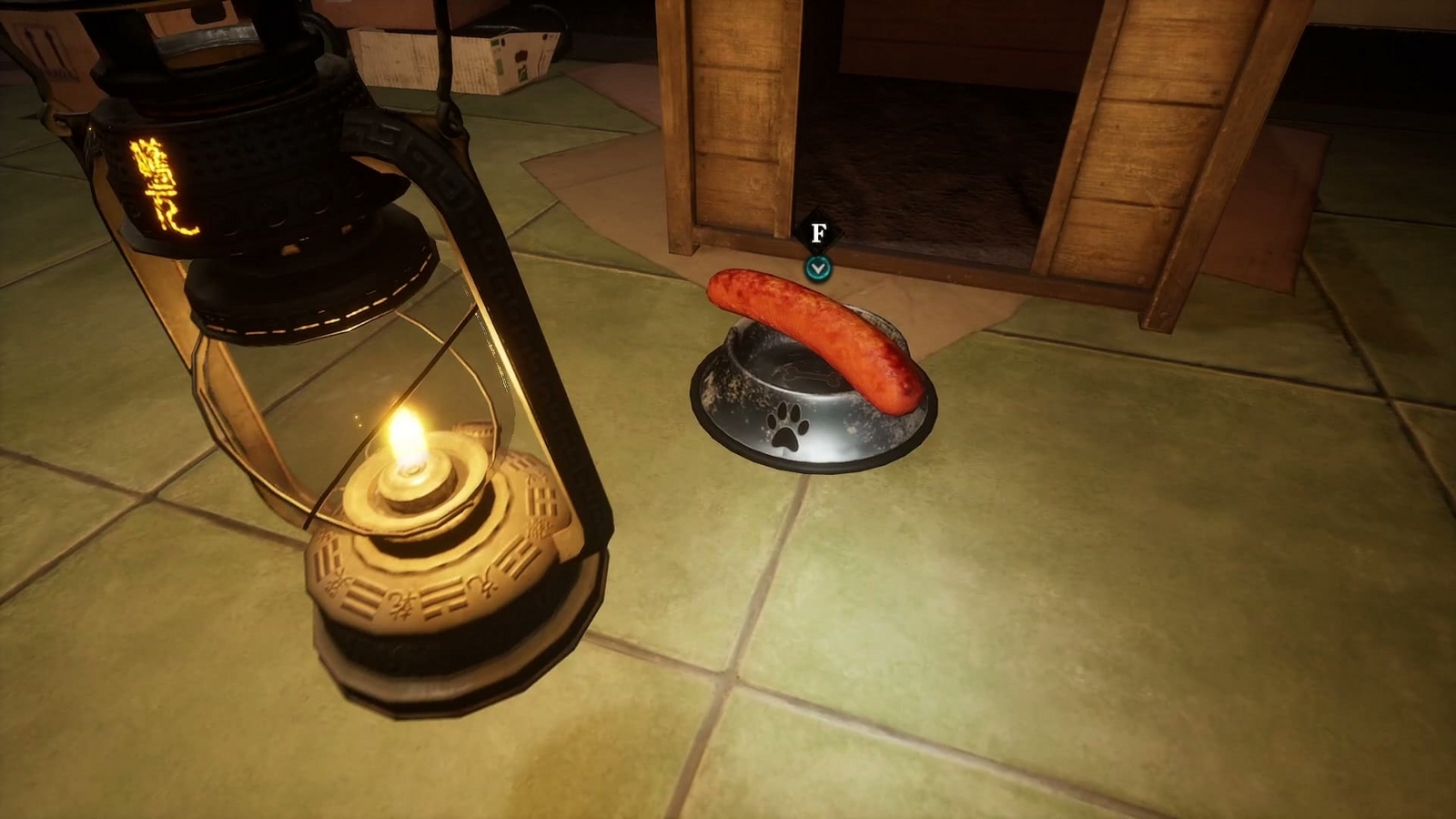This screenshot has height=819, width=1456.
Task: Click the diamond-shaped black prompt badge
Action: click(820, 230)
